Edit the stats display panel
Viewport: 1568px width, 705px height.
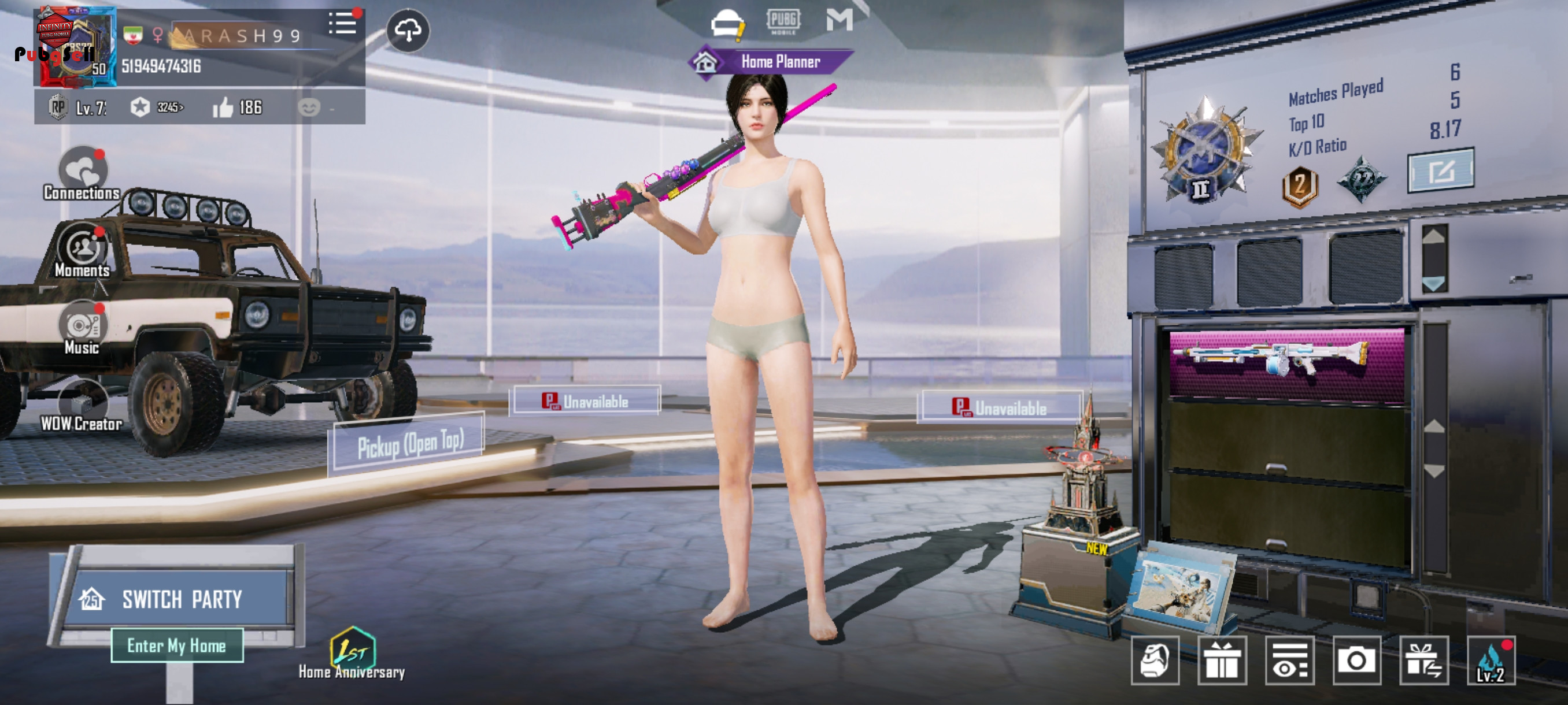pyautogui.click(x=1440, y=170)
